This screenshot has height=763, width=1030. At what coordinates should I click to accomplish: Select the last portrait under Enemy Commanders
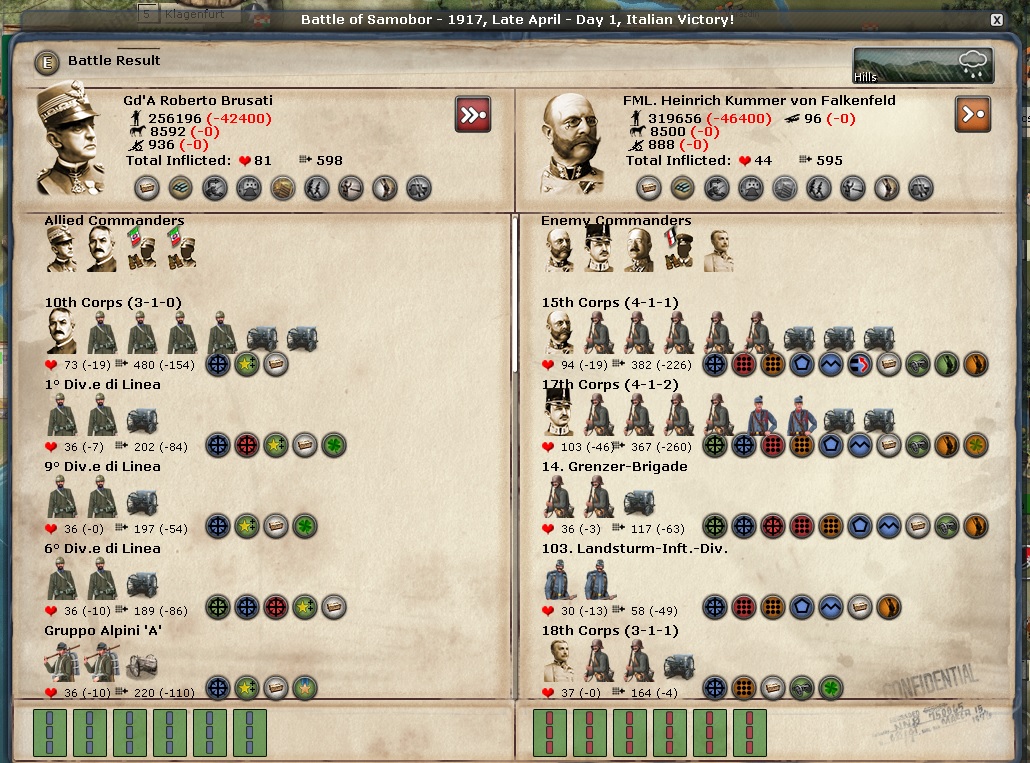719,250
